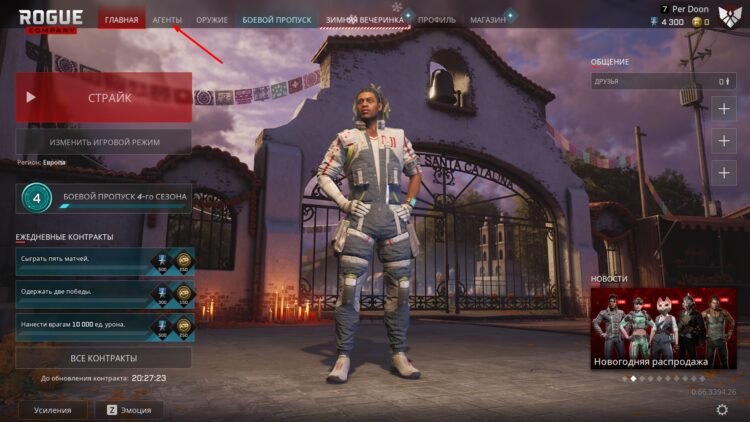The width and height of the screenshot is (750, 422).
Task: Open the БОЕВОЙ ПРОПУСК tab
Action: pos(276,20)
